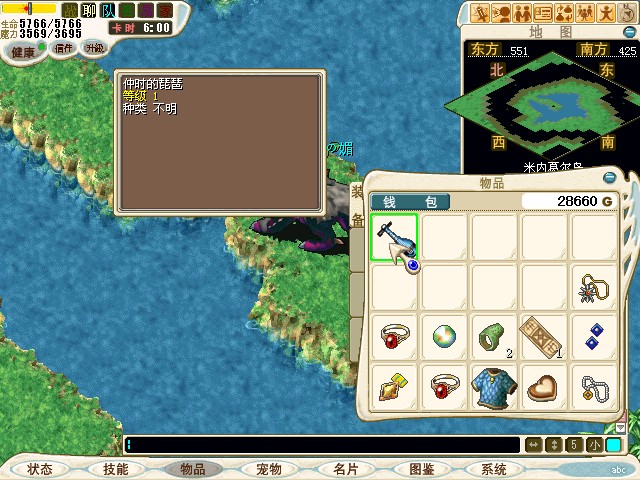Screen dimensions: 640x480
Task: Toggle the 聊 chat mode button
Action: pyautogui.click(x=89, y=11)
